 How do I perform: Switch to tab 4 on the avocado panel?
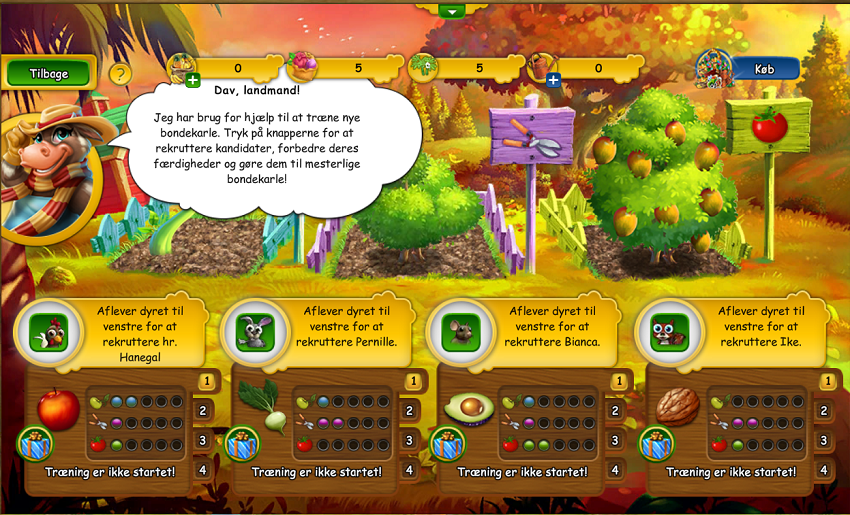616,469
